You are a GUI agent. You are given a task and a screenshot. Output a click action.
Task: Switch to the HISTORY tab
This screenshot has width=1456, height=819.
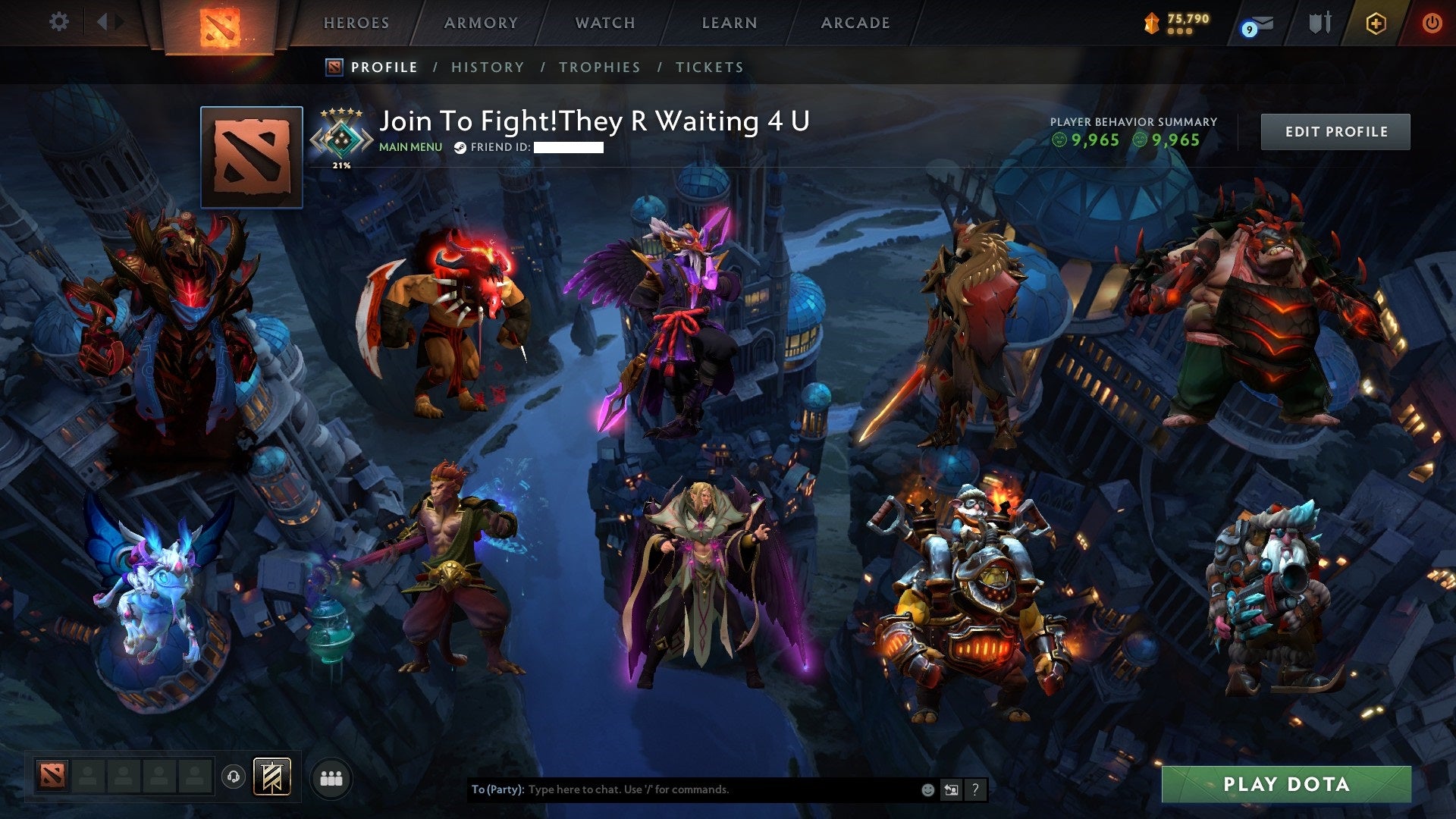(x=487, y=67)
